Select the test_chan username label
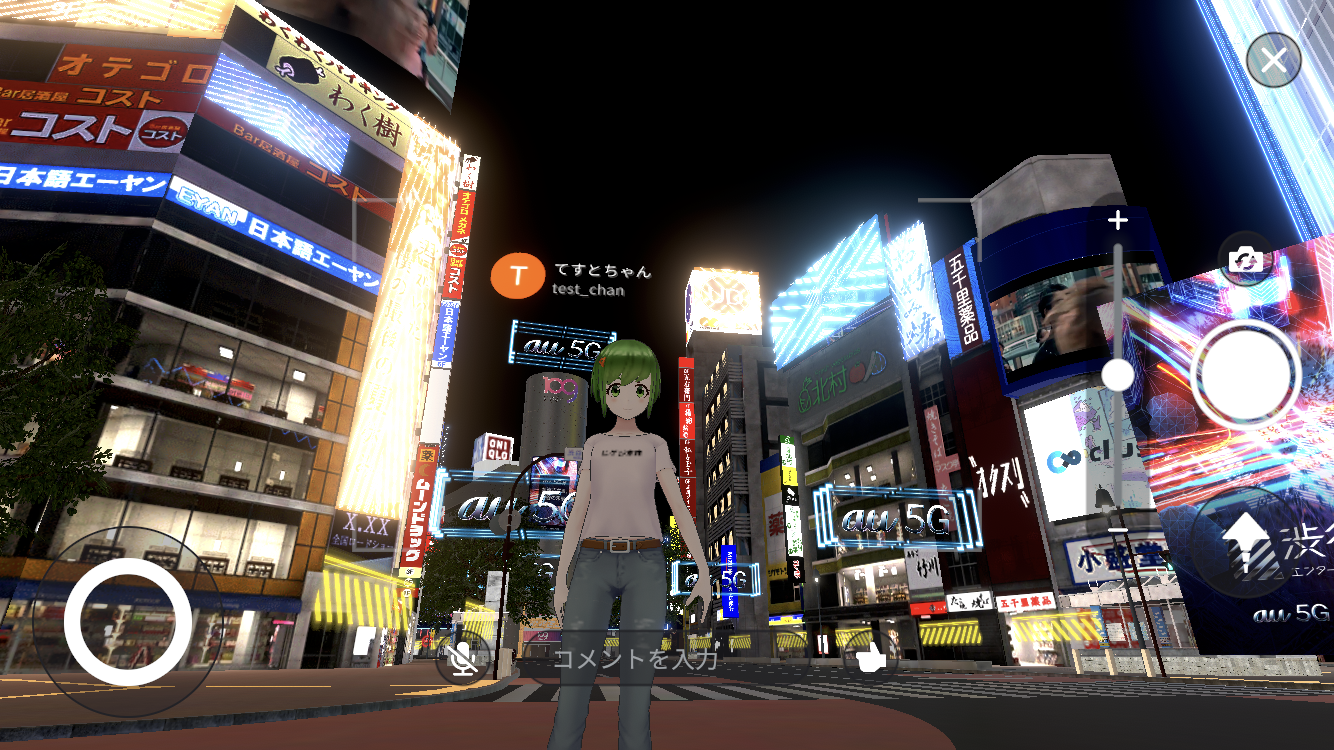The width and height of the screenshot is (1334, 750). pos(586,292)
